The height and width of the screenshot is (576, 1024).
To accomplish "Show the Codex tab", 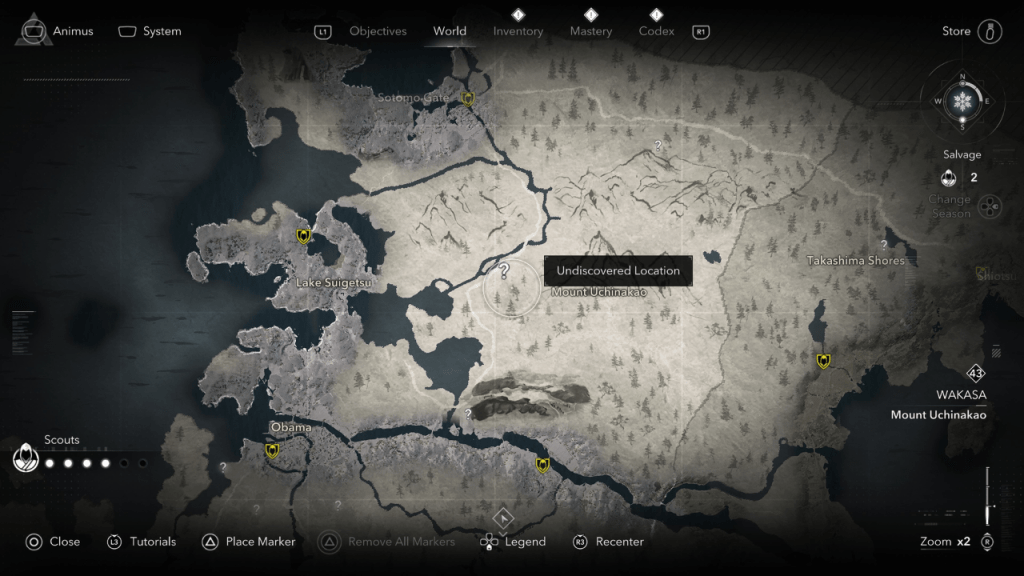I will tap(656, 31).
